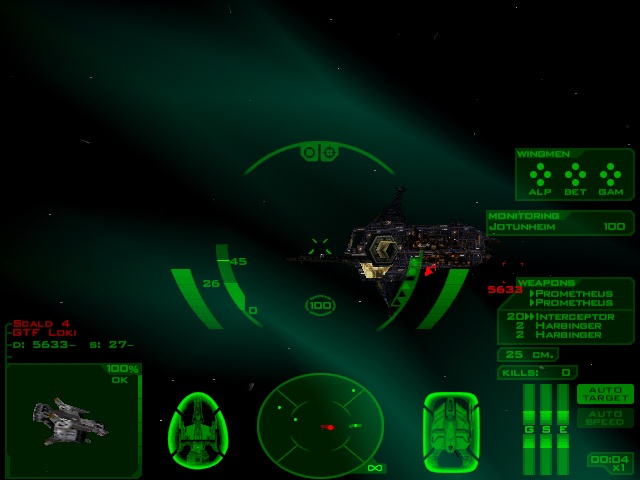The image size is (640, 480).
Task: Choose the GAM wing in the Wingmen panel
Action: pos(609,178)
